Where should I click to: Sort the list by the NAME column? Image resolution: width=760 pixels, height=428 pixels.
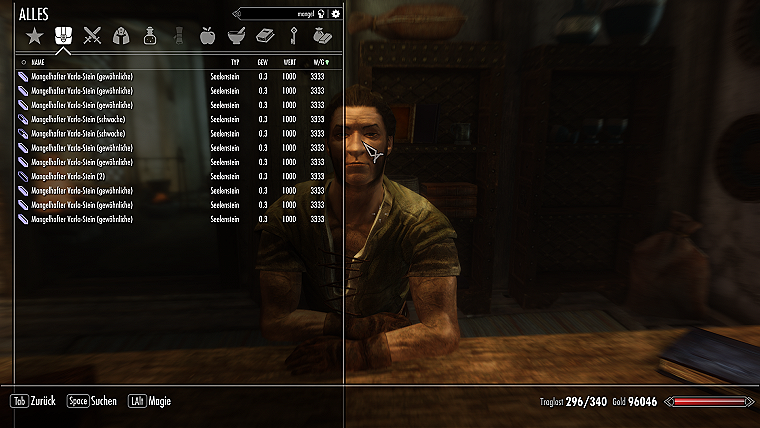(38, 62)
